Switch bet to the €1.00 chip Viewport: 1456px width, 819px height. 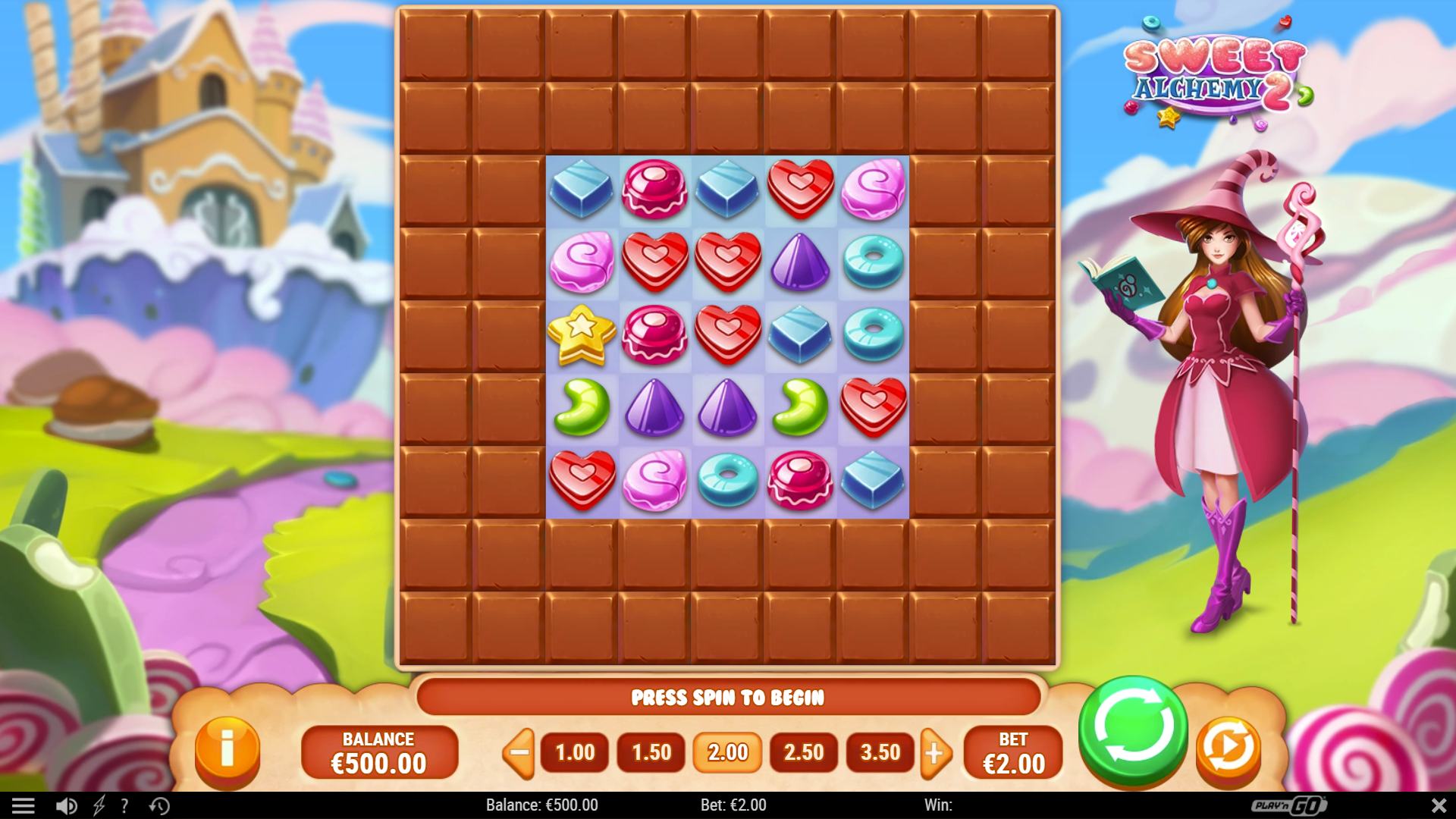(574, 753)
